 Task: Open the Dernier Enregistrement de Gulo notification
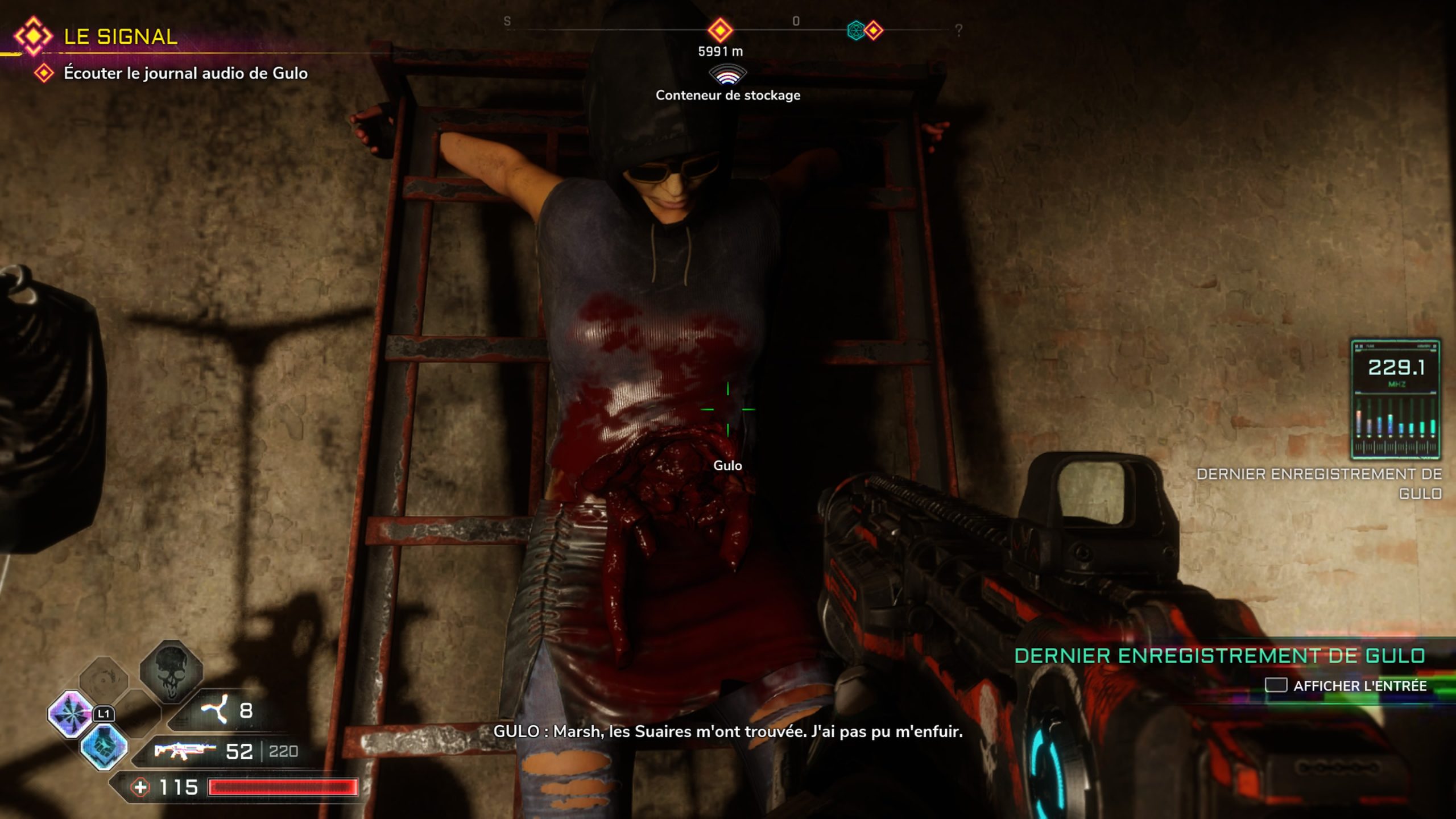coord(1219,656)
